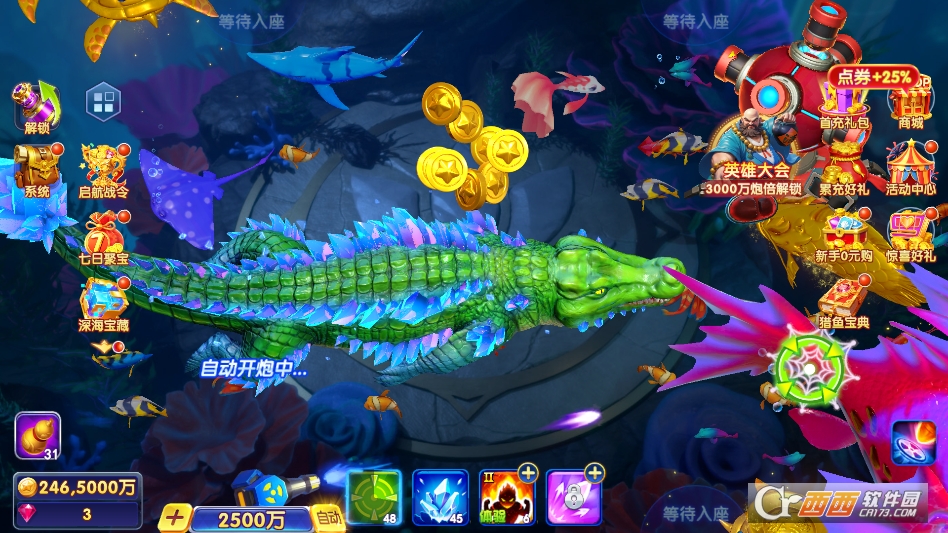Activate the red flaming rage skill
This screenshot has height=533, width=948.
507,497
